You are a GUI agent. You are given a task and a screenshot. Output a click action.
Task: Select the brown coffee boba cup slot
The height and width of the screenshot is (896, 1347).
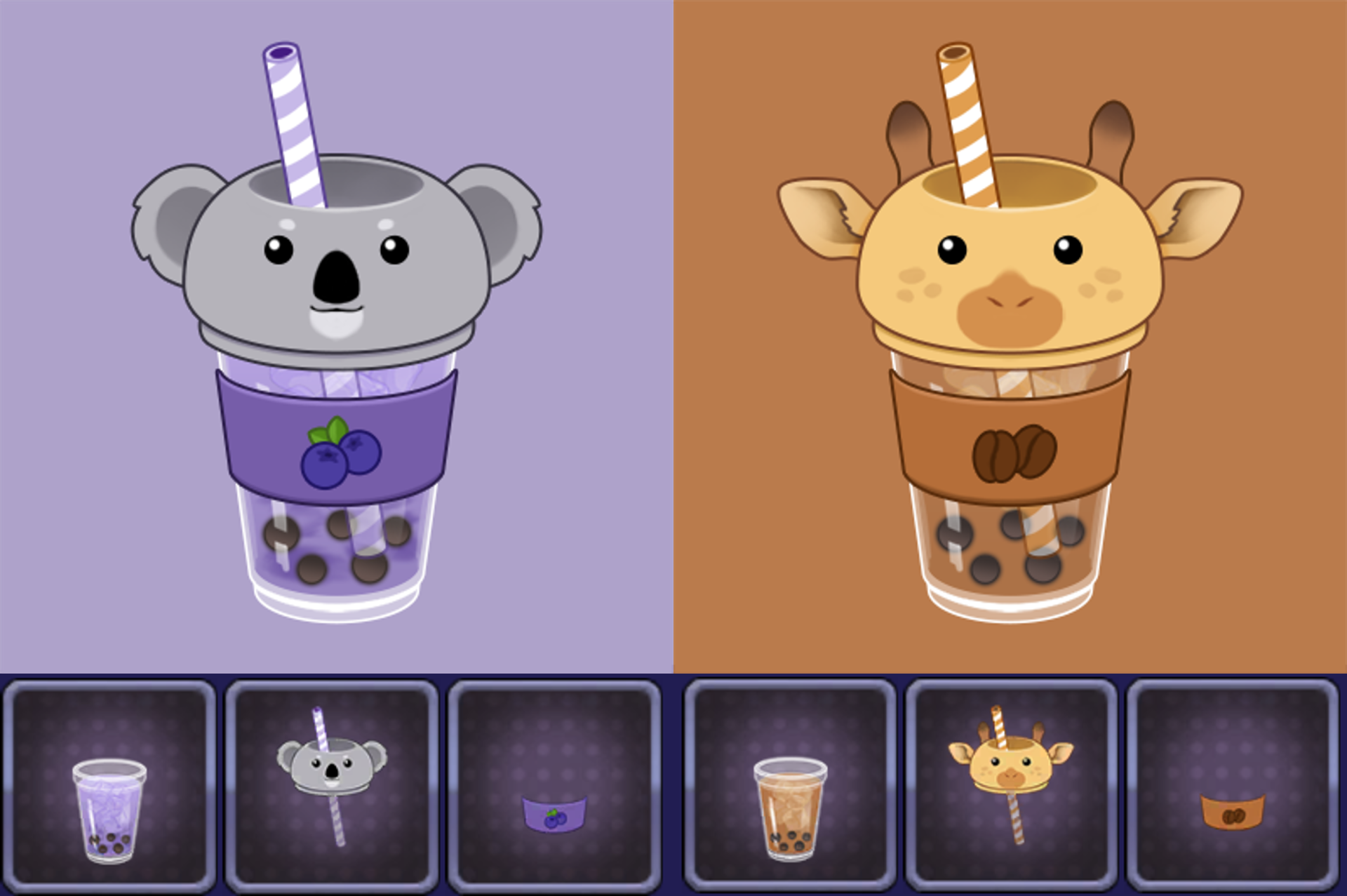point(790,784)
